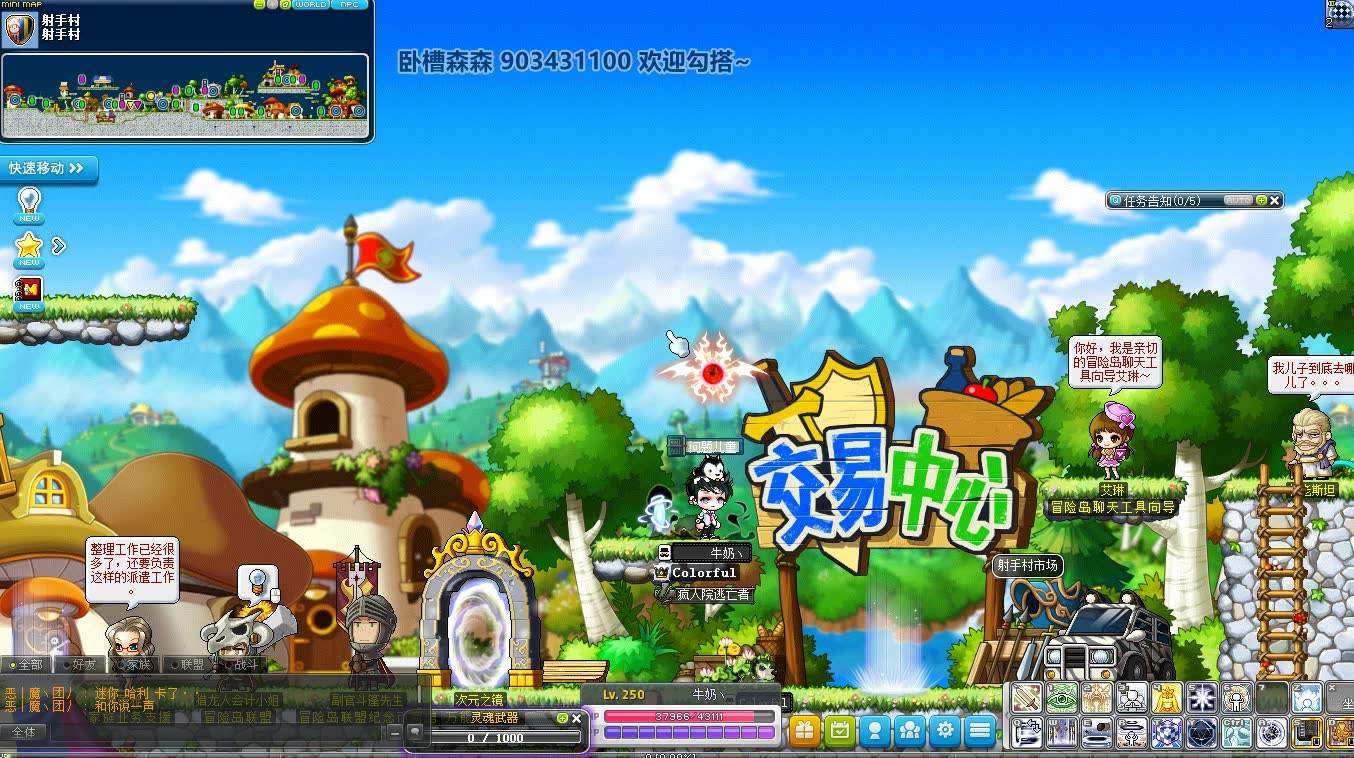Expand the chevron next to the star icon
This screenshot has height=758, width=1354.
point(57,243)
